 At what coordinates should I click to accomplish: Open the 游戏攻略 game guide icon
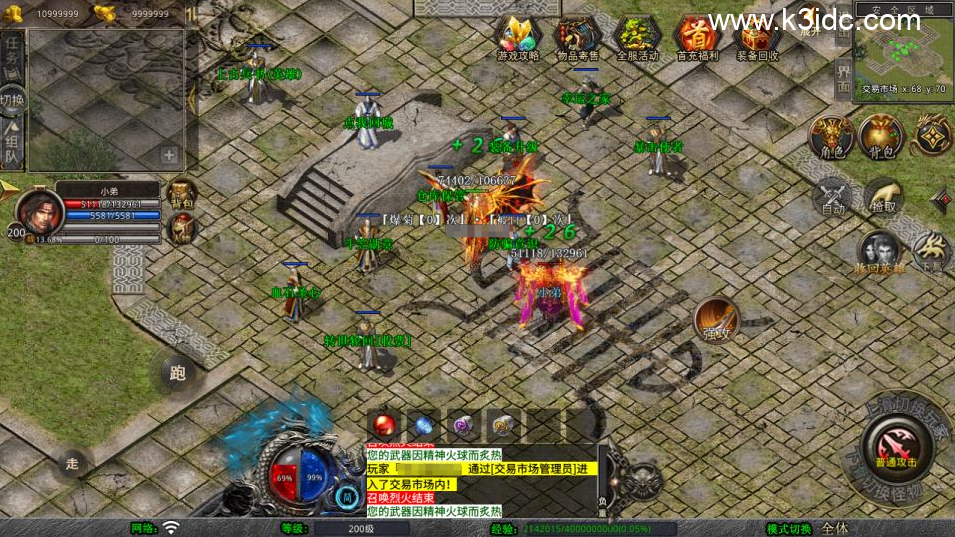[x=517, y=37]
